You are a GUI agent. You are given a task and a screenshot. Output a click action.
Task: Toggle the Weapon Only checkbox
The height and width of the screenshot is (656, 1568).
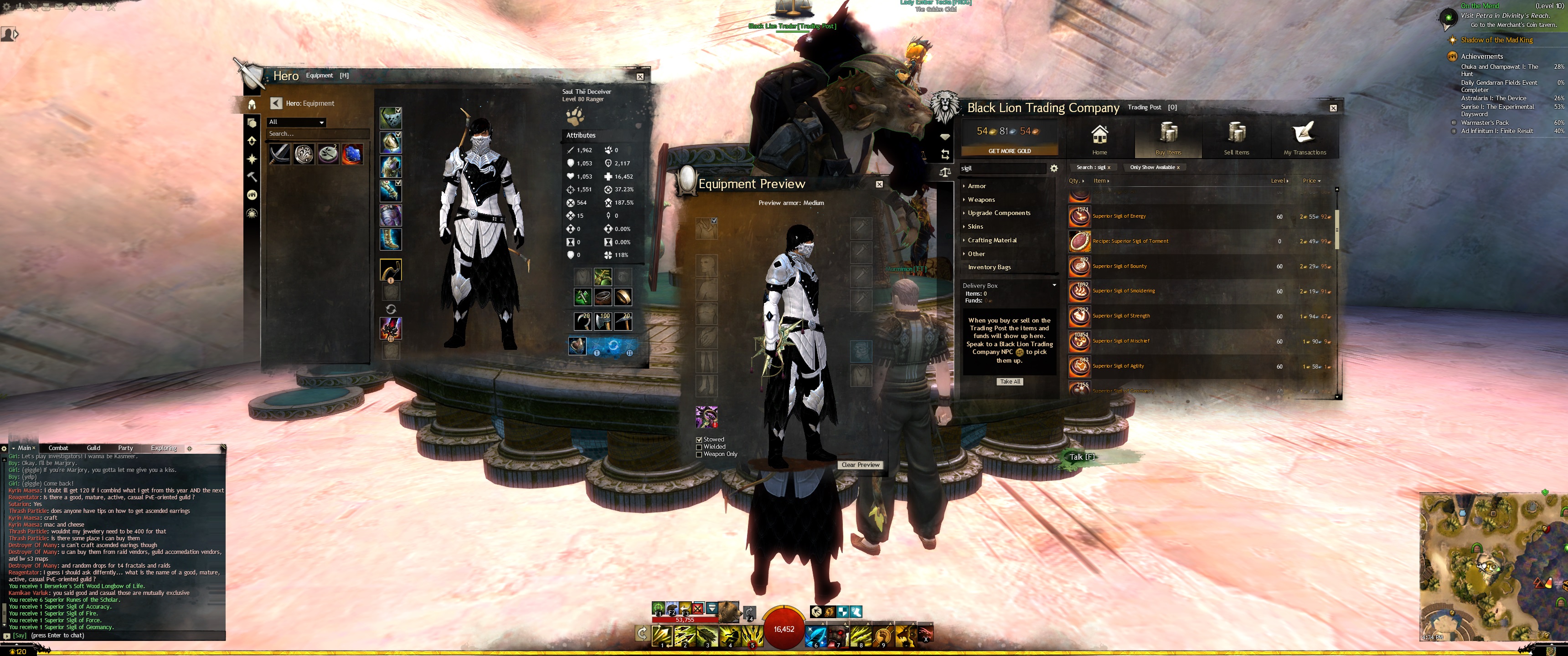699,455
